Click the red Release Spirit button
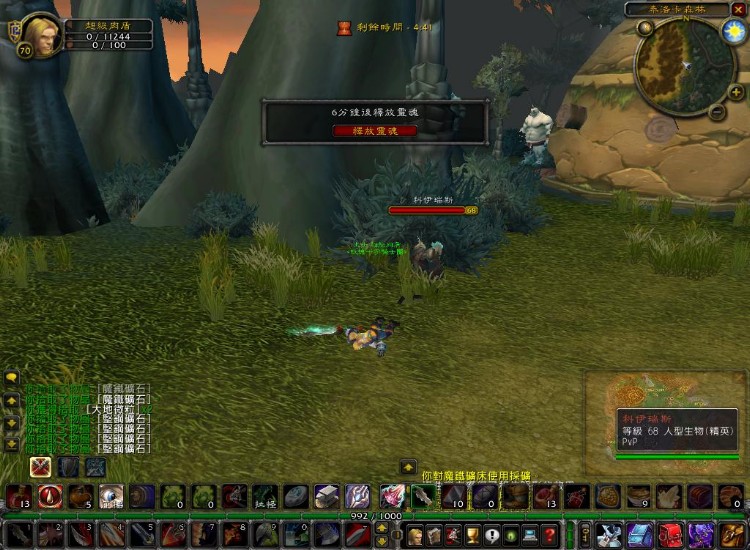The height and width of the screenshot is (550, 750). click(375, 130)
